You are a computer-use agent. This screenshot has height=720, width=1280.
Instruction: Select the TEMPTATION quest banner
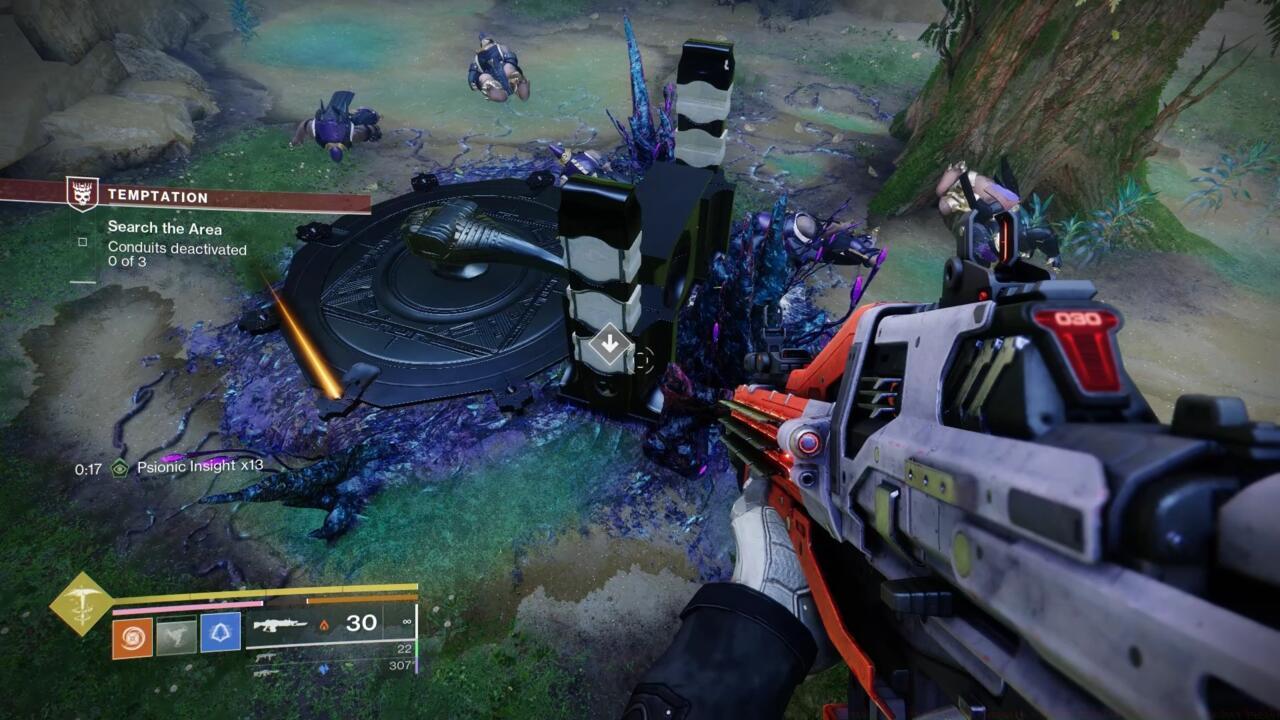[x=157, y=196]
